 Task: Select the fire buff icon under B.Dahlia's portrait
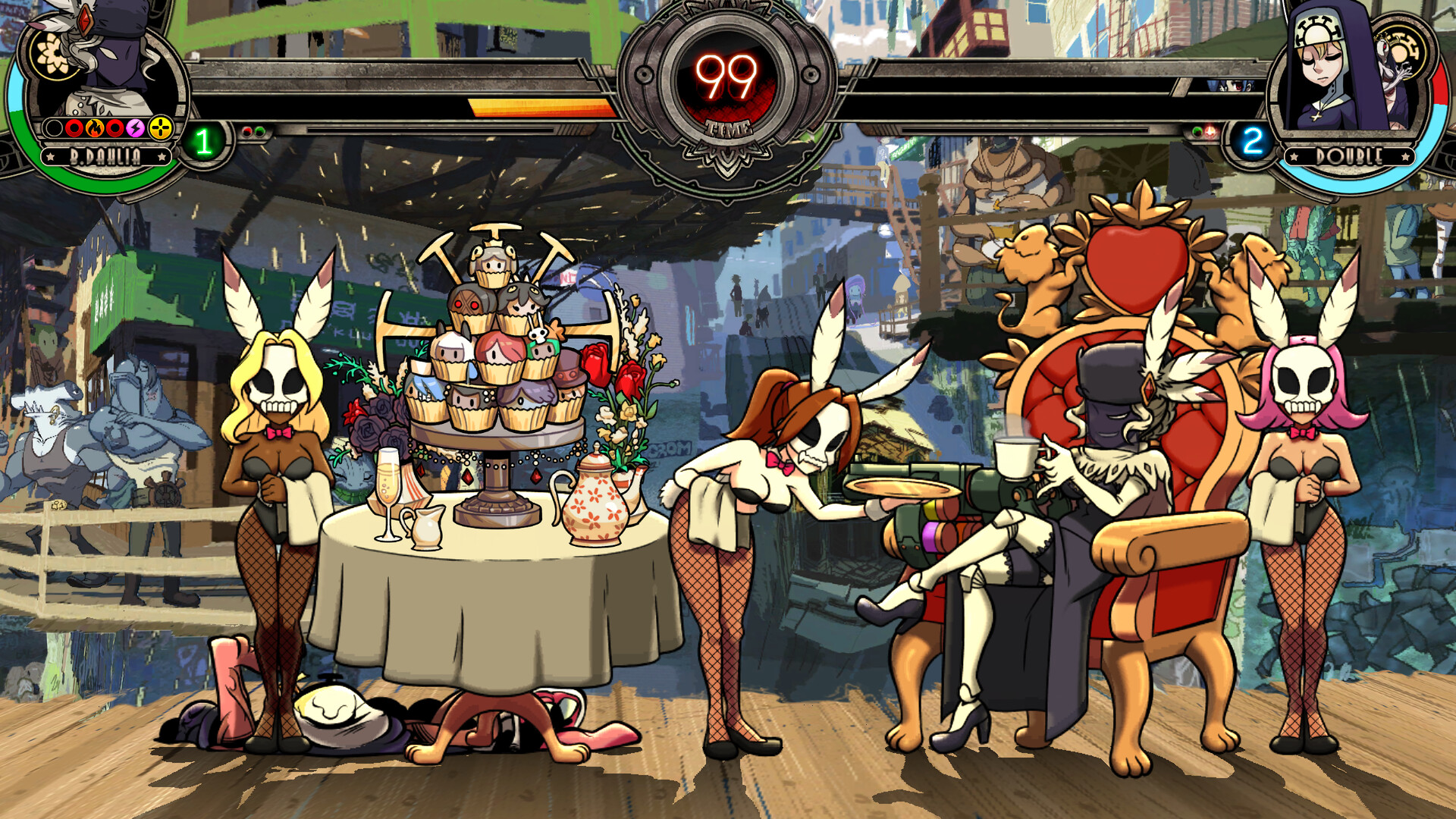tap(94, 128)
